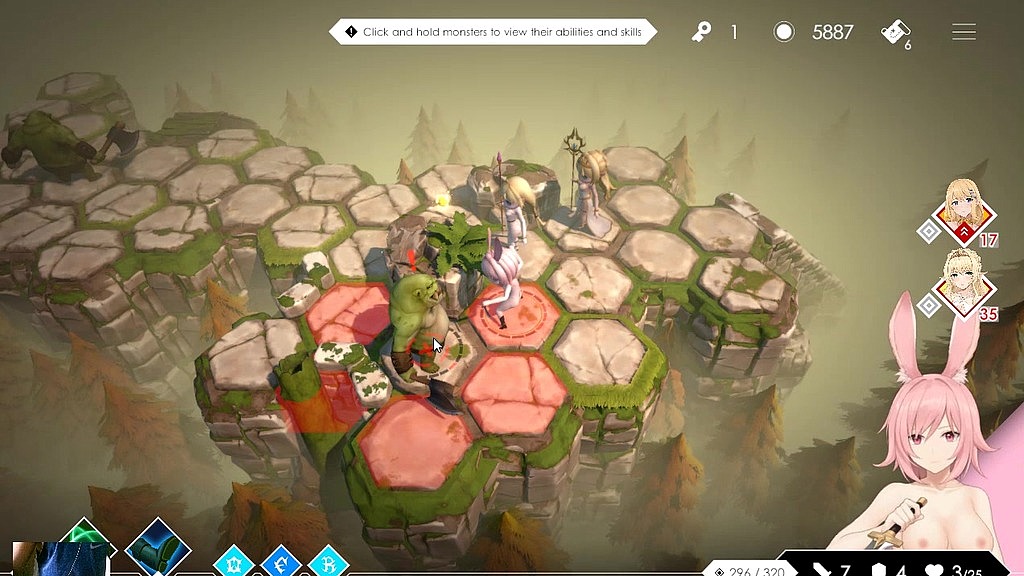Open the map scroll icon

pyautogui.click(x=894, y=32)
